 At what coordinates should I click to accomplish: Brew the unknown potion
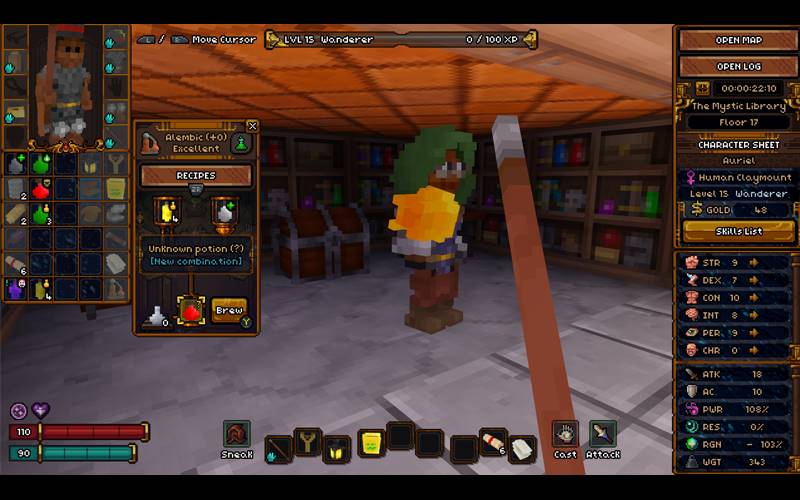(x=229, y=310)
